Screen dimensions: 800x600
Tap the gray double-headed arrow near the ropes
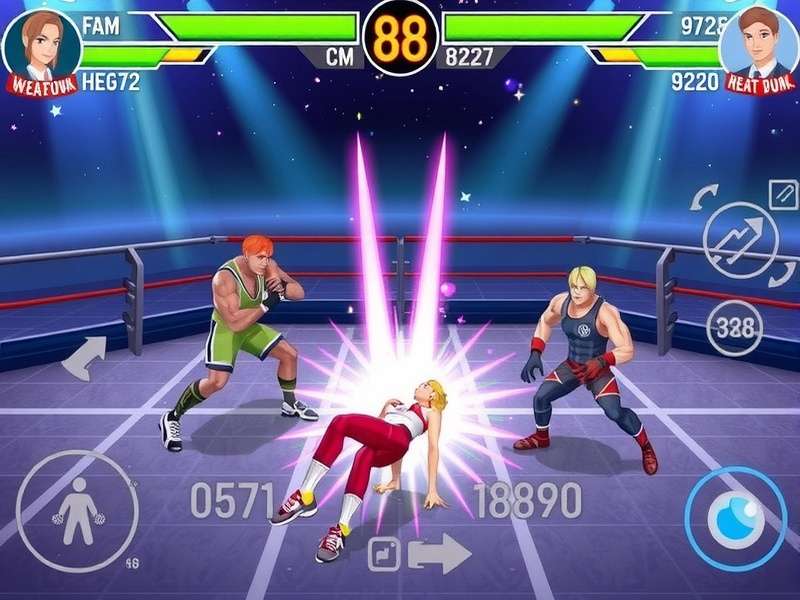[85, 357]
